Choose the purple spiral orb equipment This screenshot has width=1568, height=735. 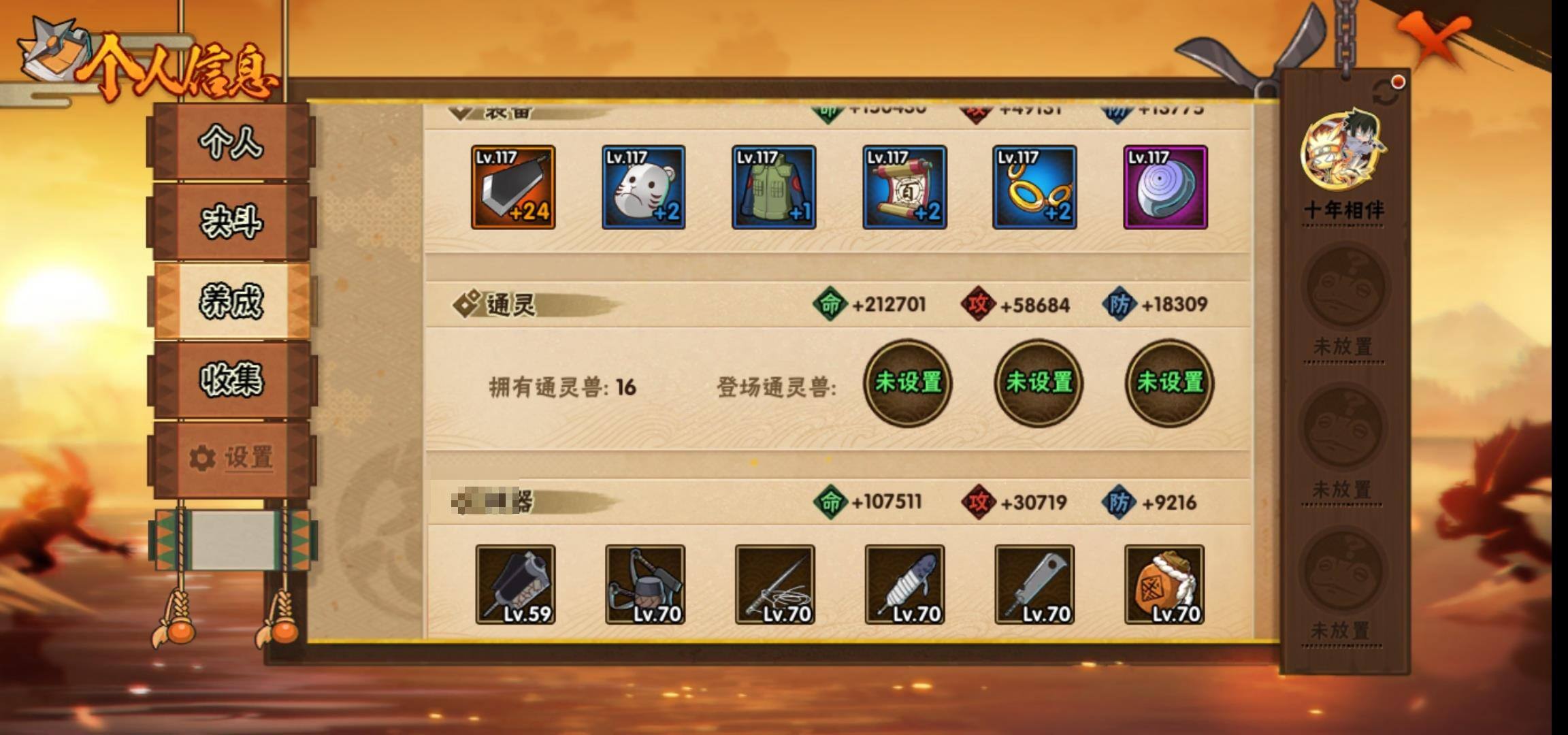click(1165, 187)
